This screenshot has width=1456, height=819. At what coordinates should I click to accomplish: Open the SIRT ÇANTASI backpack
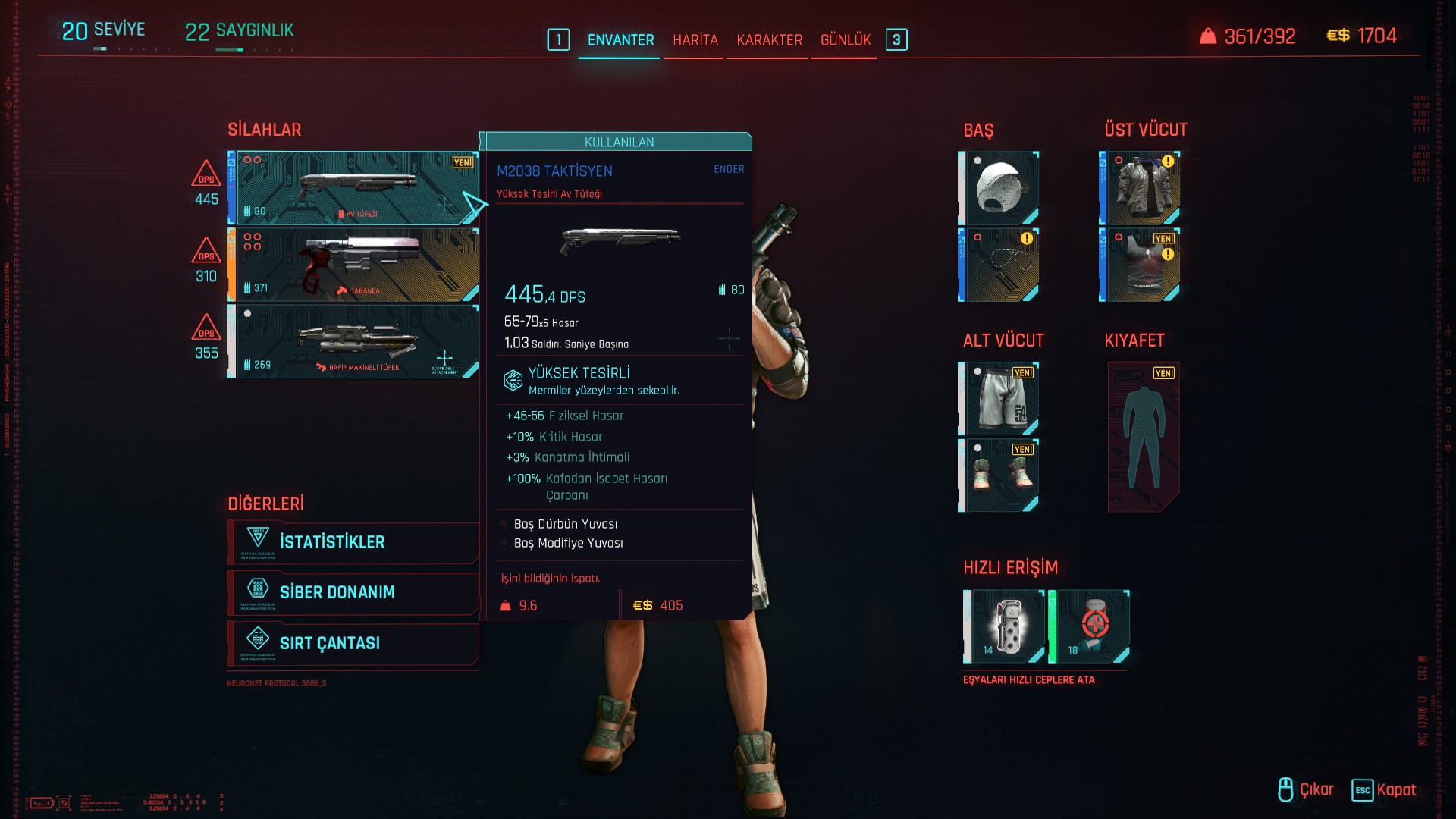click(x=353, y=643)
